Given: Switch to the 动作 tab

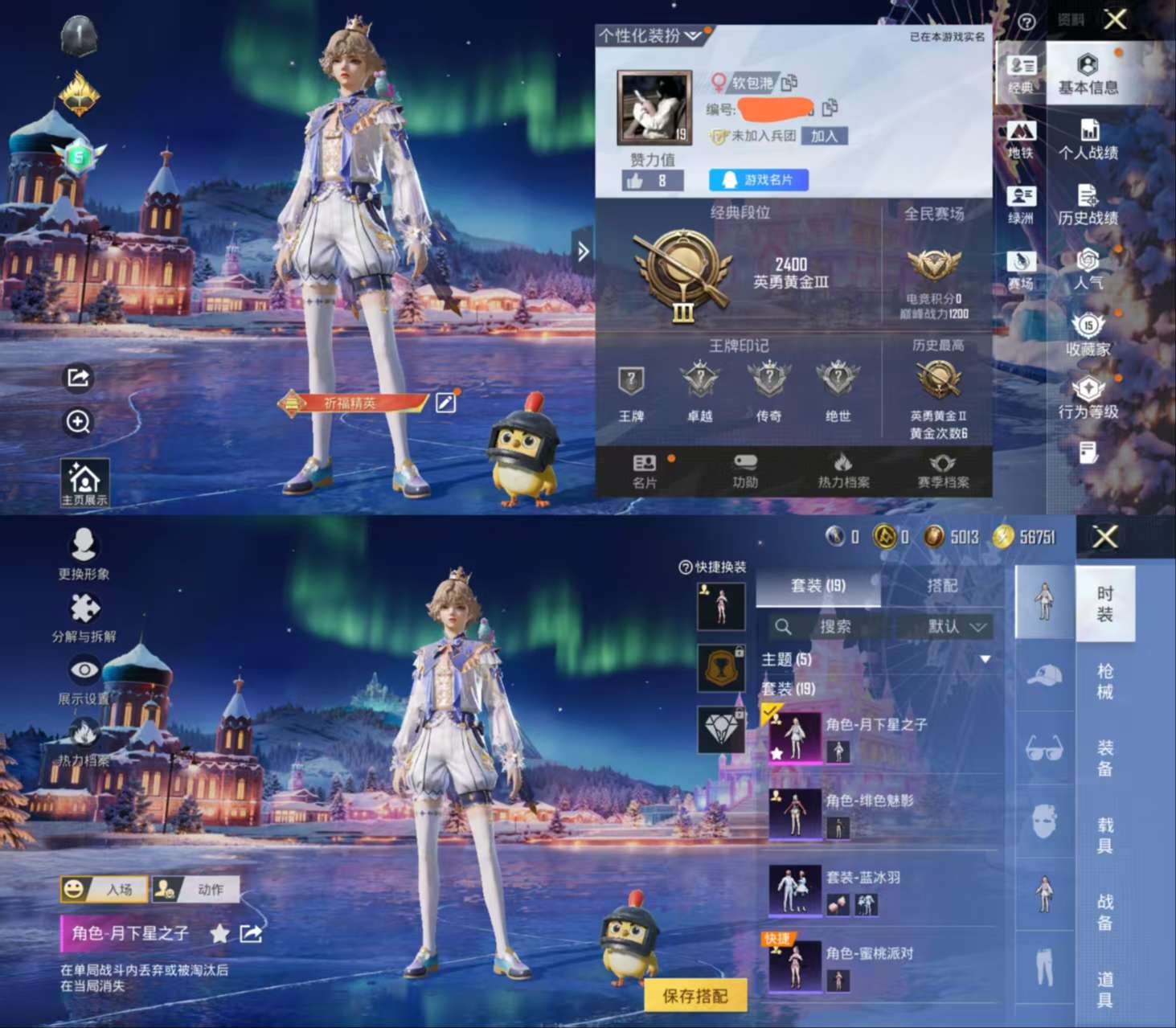Looking at the screenshot, I should pos(194,887).
